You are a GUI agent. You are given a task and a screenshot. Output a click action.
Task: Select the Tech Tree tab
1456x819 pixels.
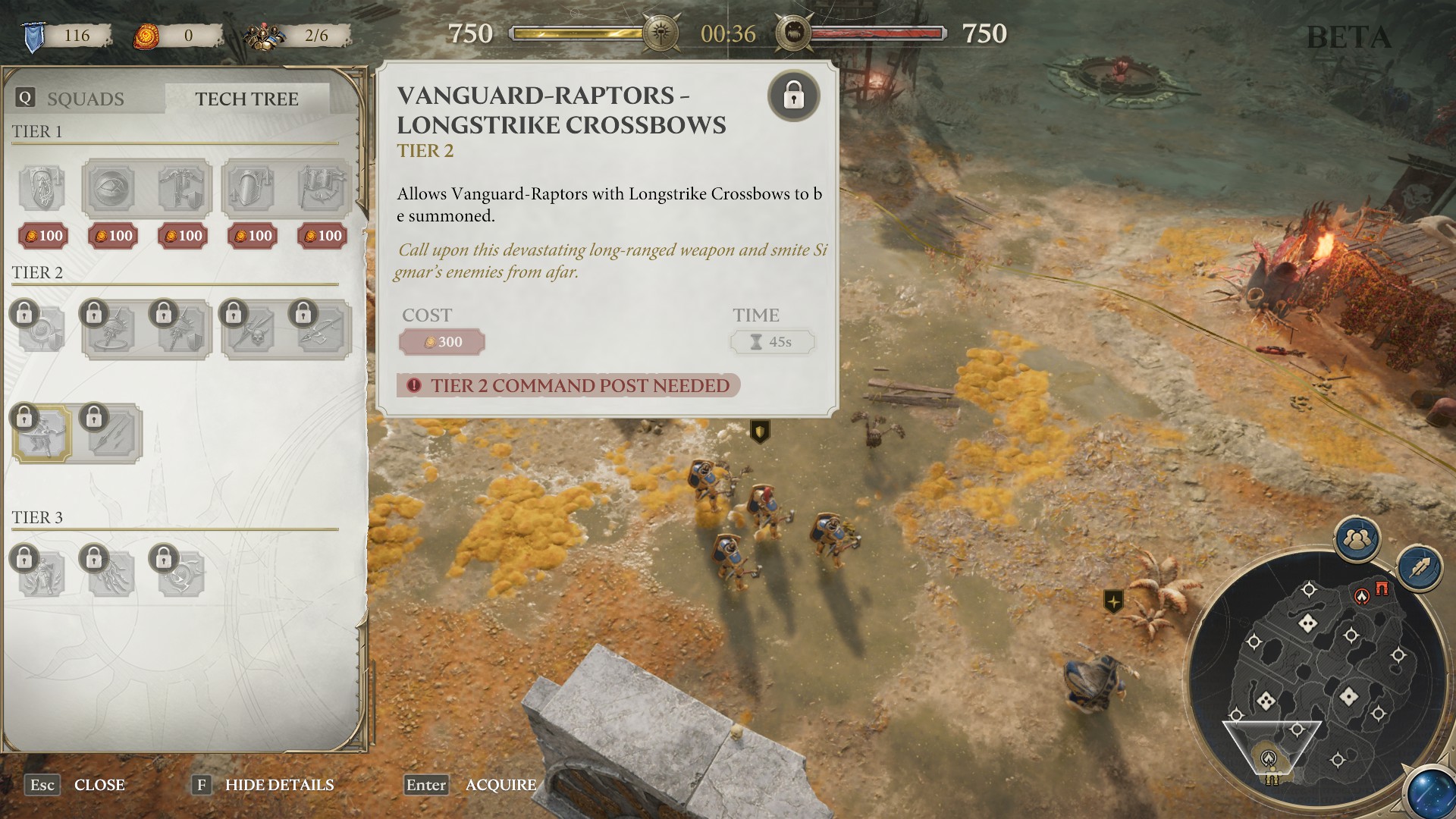(x=246, y=99)
